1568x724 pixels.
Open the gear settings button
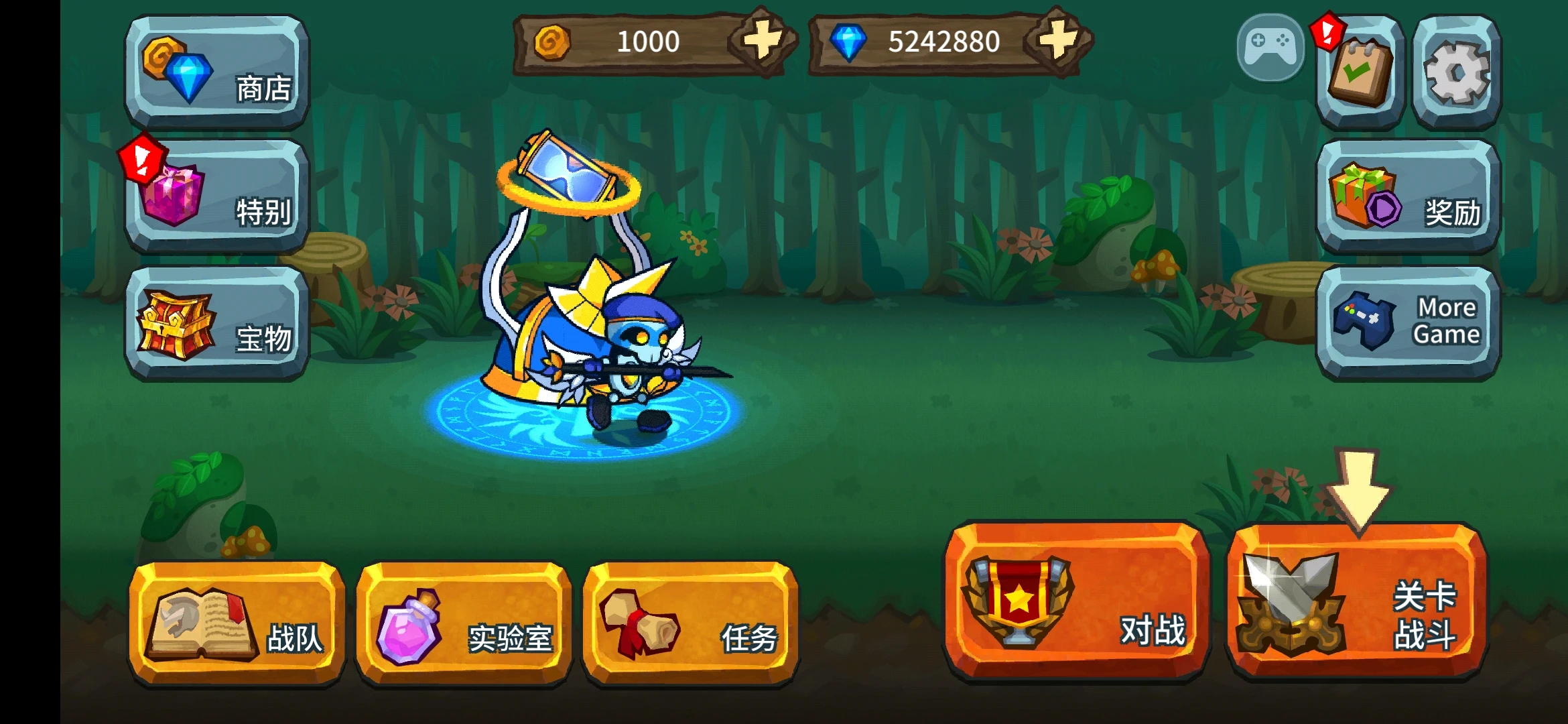pos(1456,72)
